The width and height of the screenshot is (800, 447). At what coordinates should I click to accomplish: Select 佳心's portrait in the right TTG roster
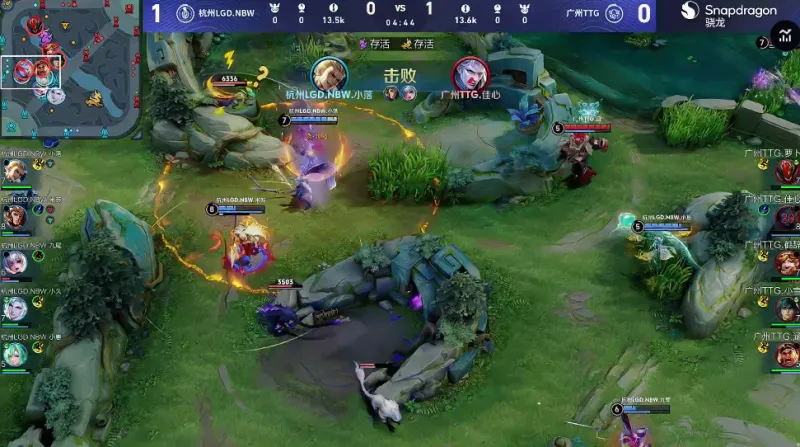(x=787, y=218)
